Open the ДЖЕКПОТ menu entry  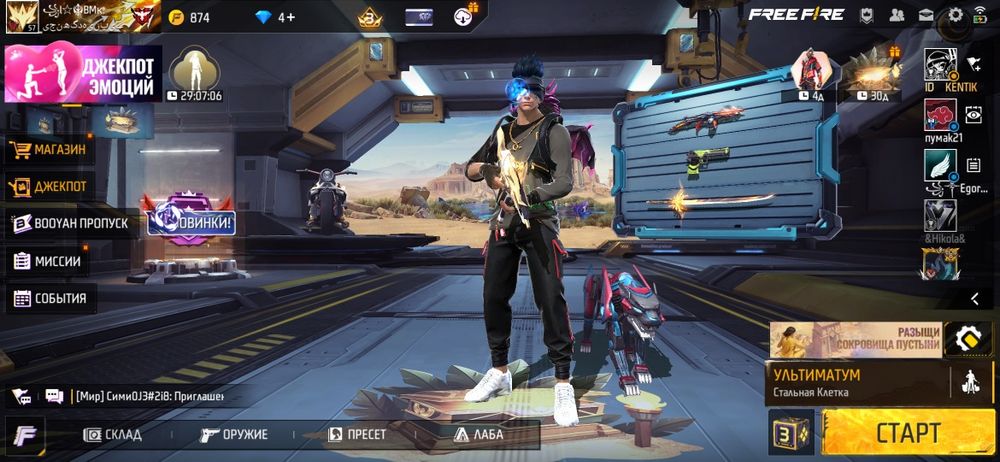tap(48, 186)
